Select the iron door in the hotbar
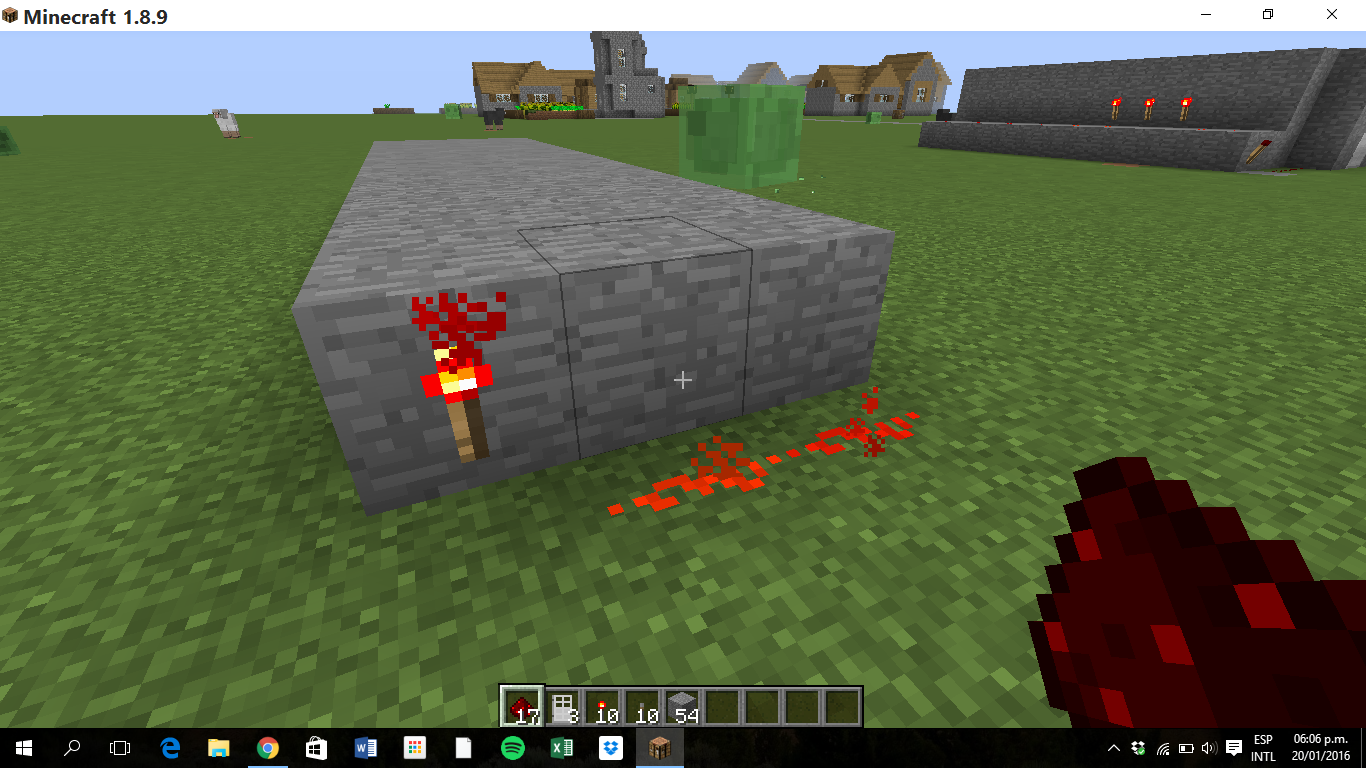Viewport: 1366px width, 768px height. pyautogui.click(x=563, y=705)
